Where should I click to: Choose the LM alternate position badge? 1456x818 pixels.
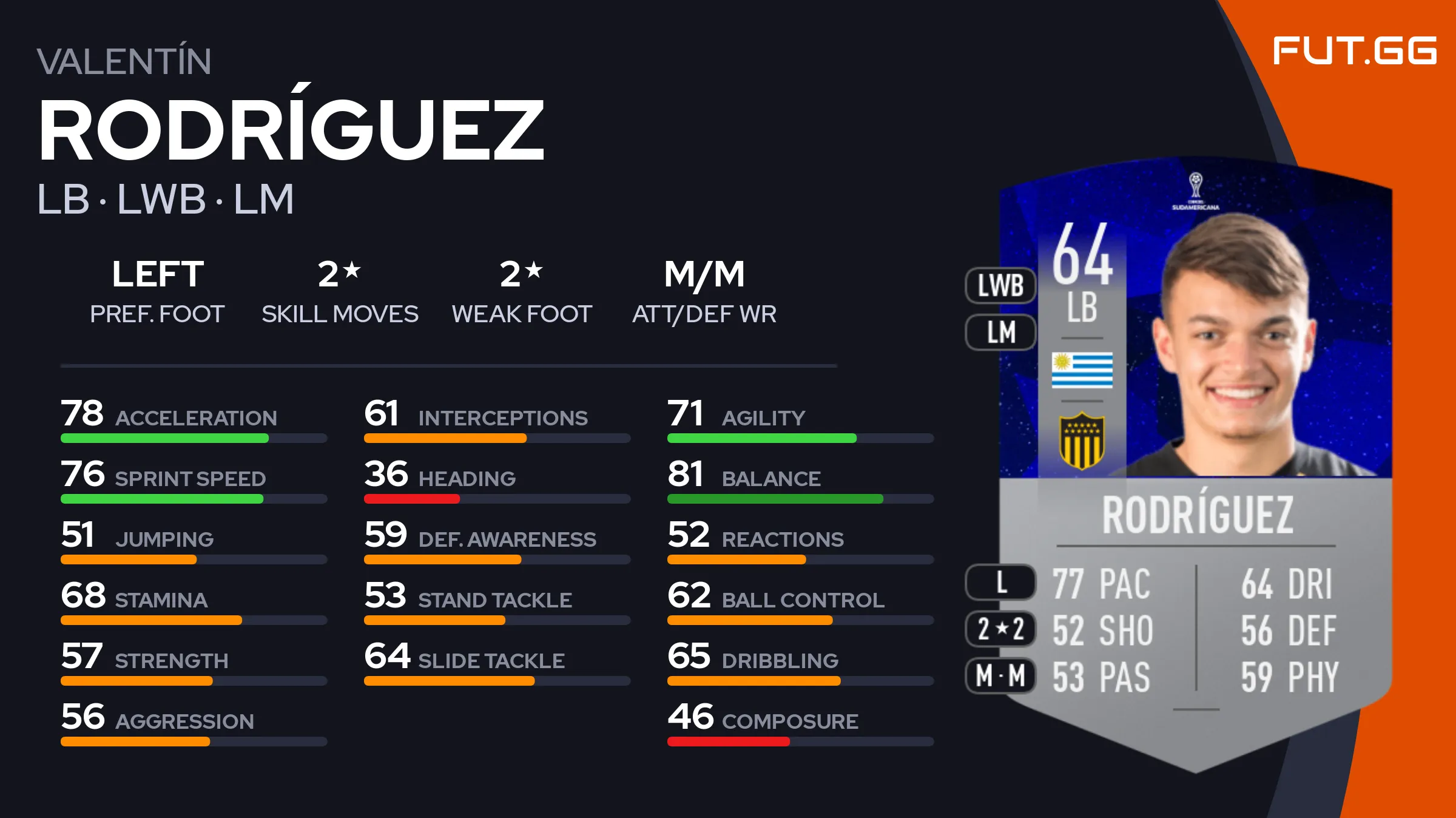[1000, 332]
